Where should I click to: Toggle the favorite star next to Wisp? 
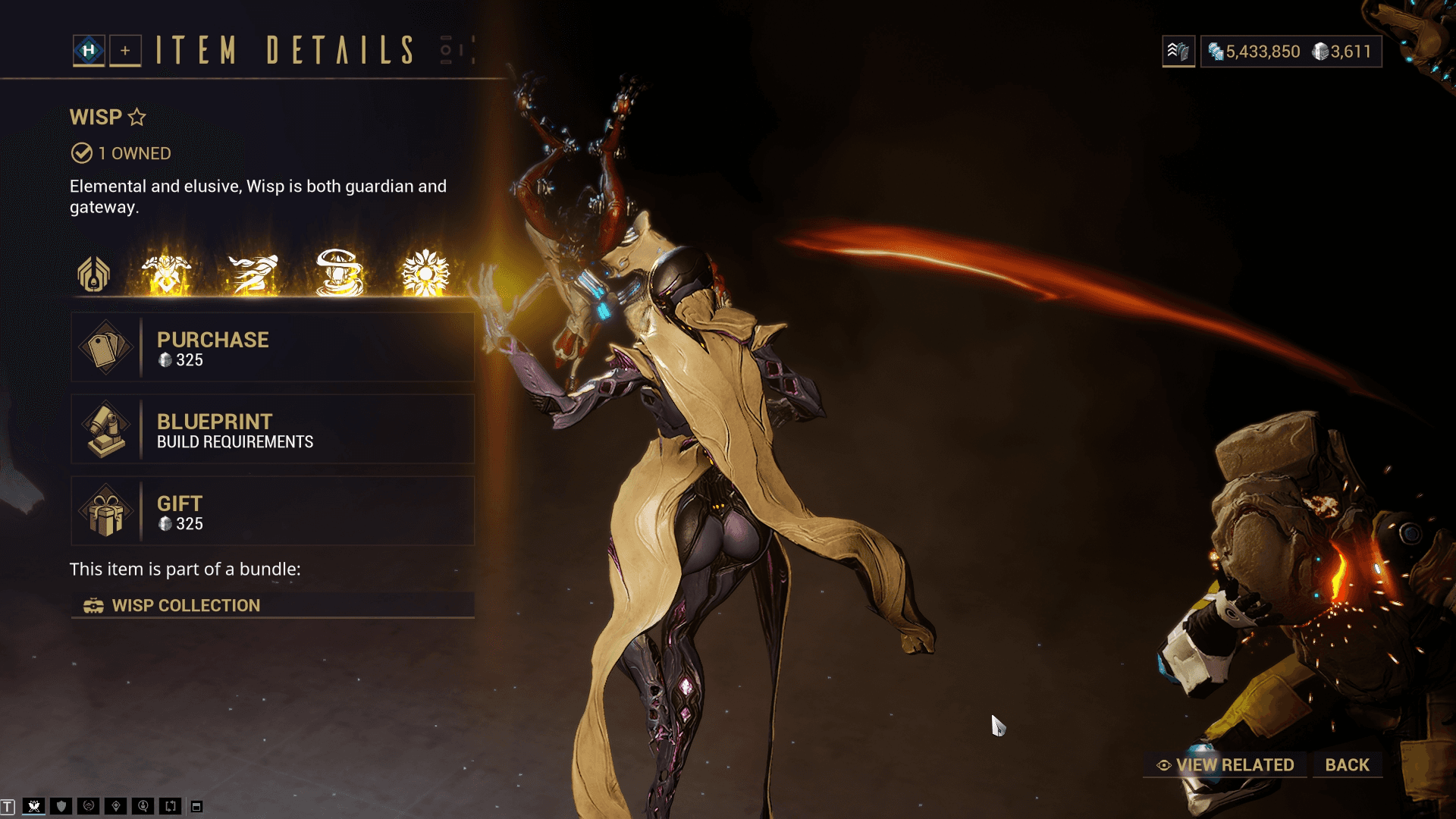point(137,118)
